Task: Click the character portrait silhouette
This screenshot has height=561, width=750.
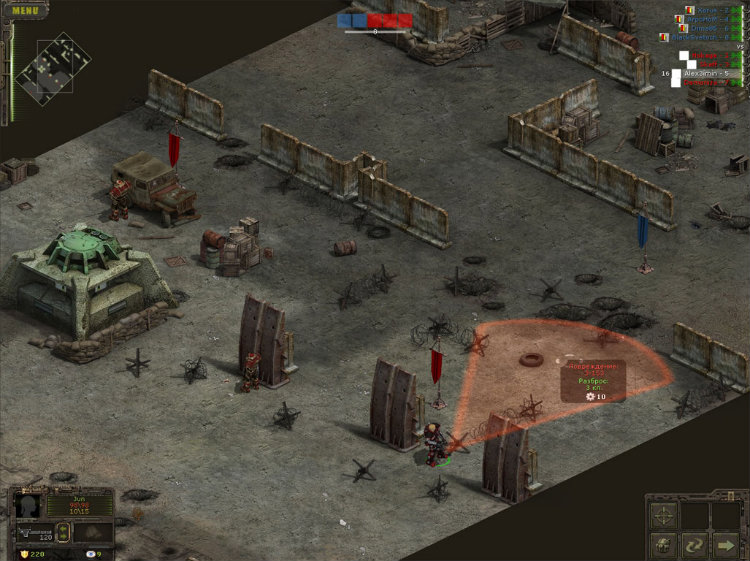Action: (x=28, y=504)
